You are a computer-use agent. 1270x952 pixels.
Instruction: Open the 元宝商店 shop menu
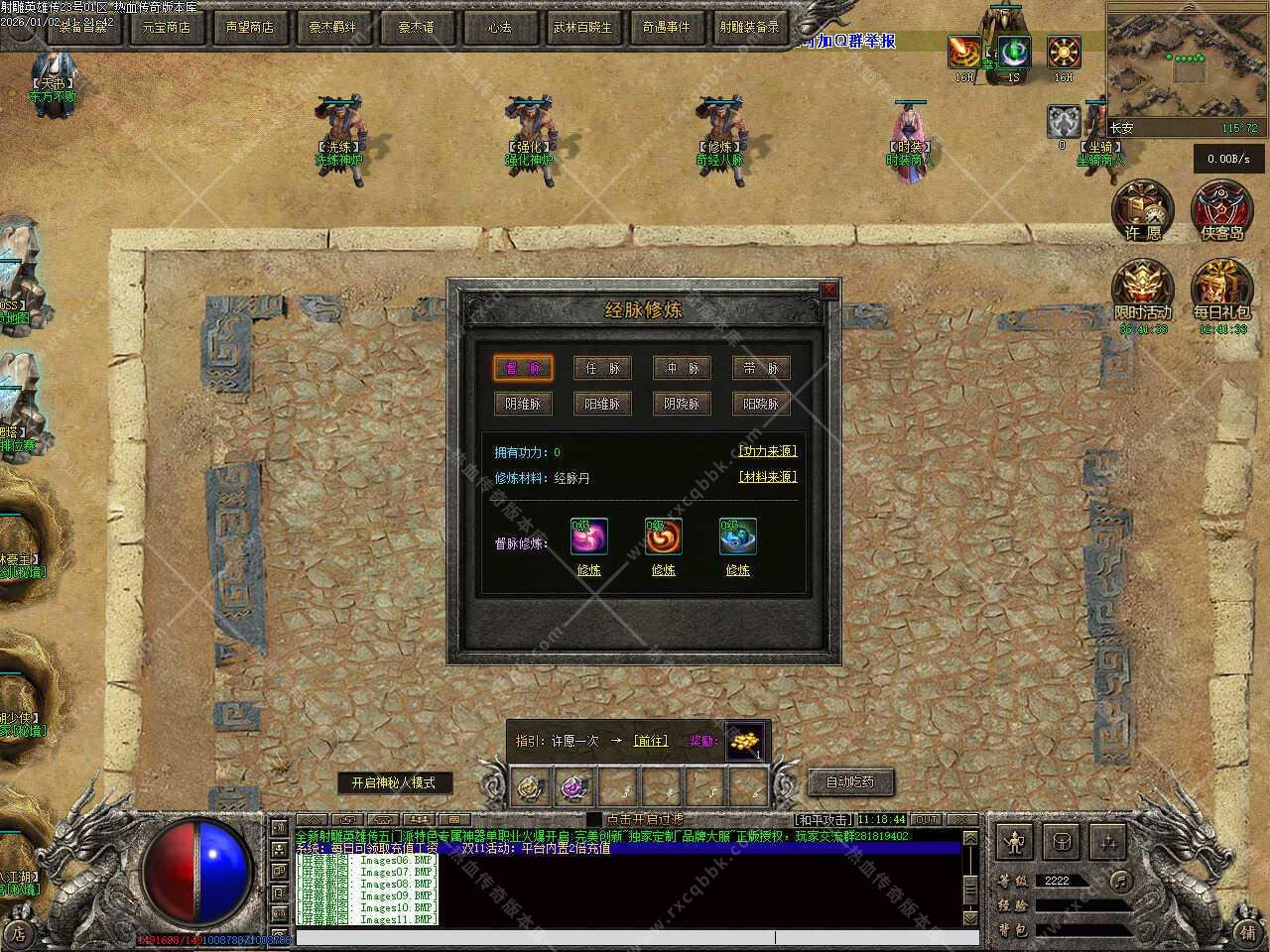pyautogui.click(x=166, y=27)
